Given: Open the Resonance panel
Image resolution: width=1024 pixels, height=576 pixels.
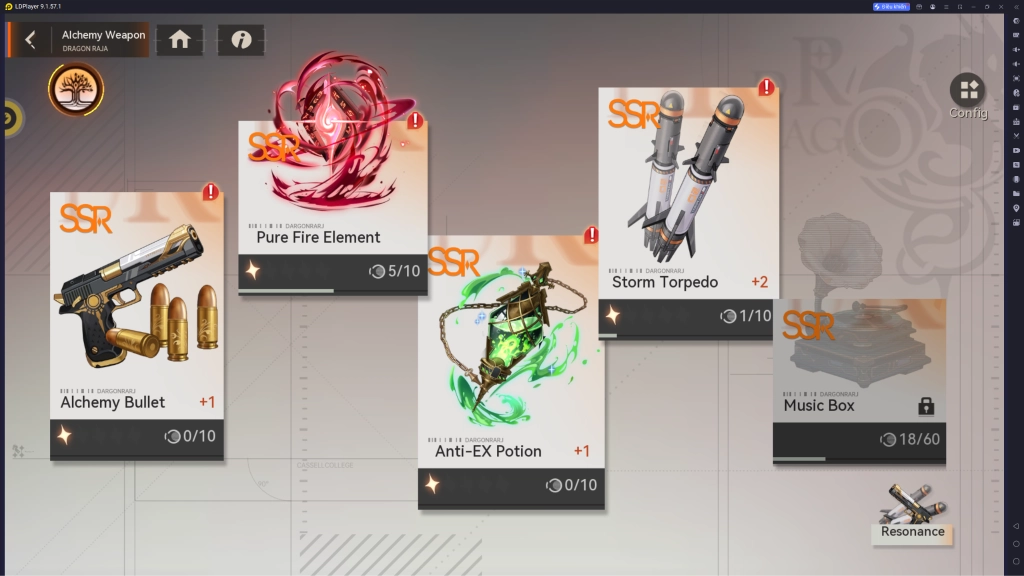Looking at the screenshot, I should point(911,515).
